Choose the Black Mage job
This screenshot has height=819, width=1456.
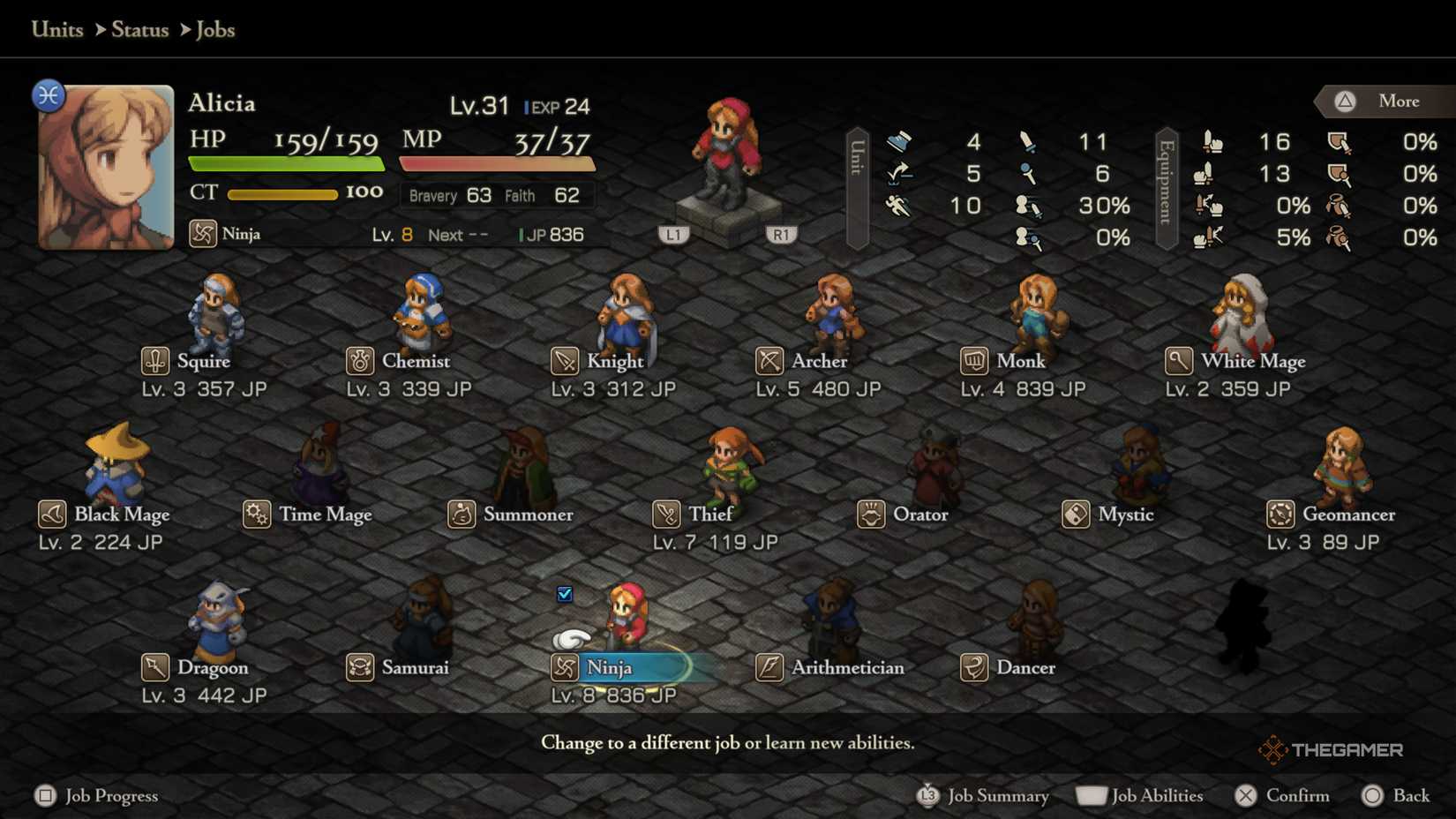coord(106,515)
